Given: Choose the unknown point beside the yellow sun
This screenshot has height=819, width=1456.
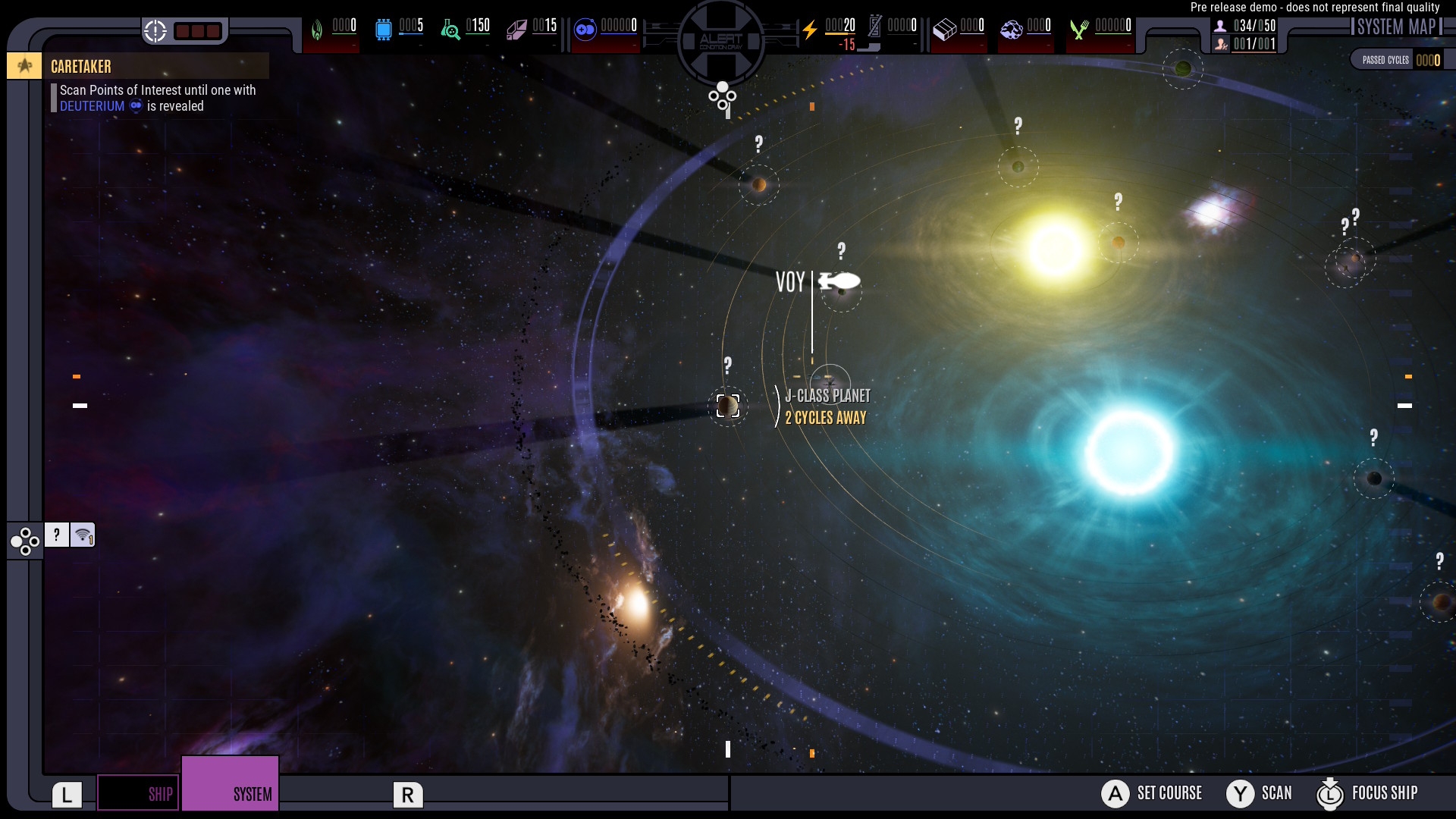Looking at the screenshot, I should tap(1119, 242).
